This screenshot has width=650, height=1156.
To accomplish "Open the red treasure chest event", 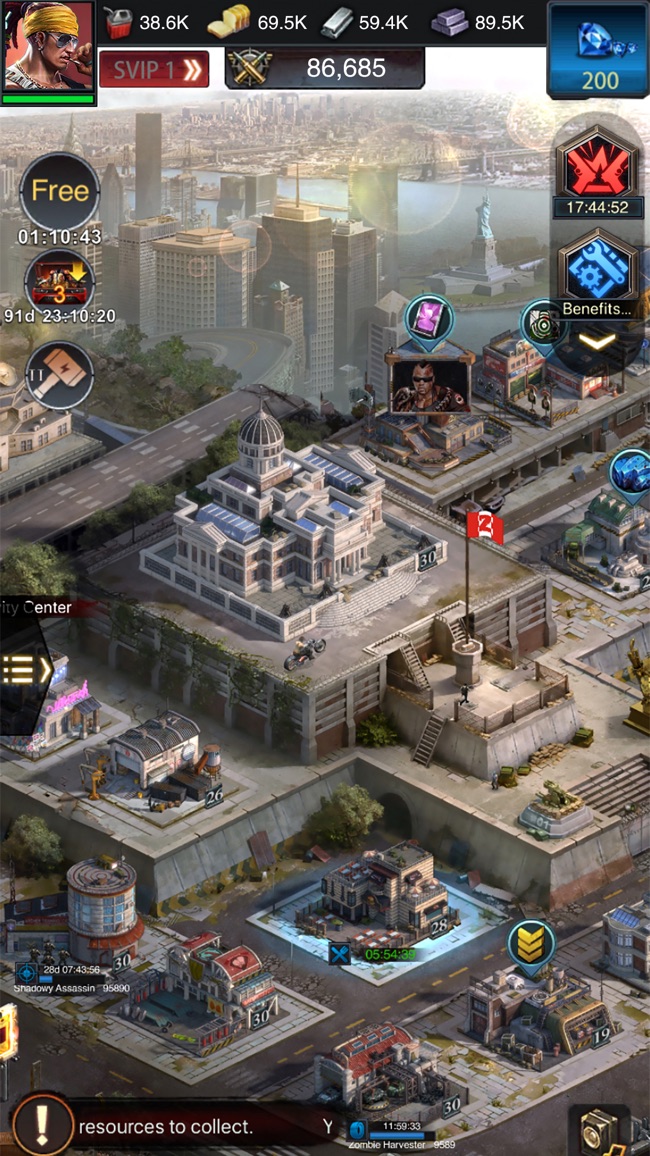I will pos(60,279).
